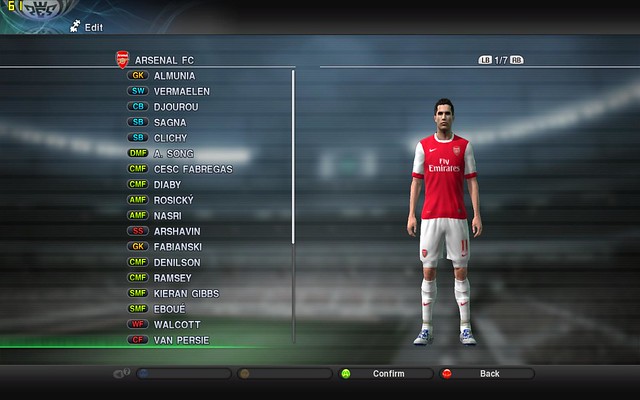Choose Van Persie highlighted row
This screenshot has width=640, height=400.
(181, 340)
